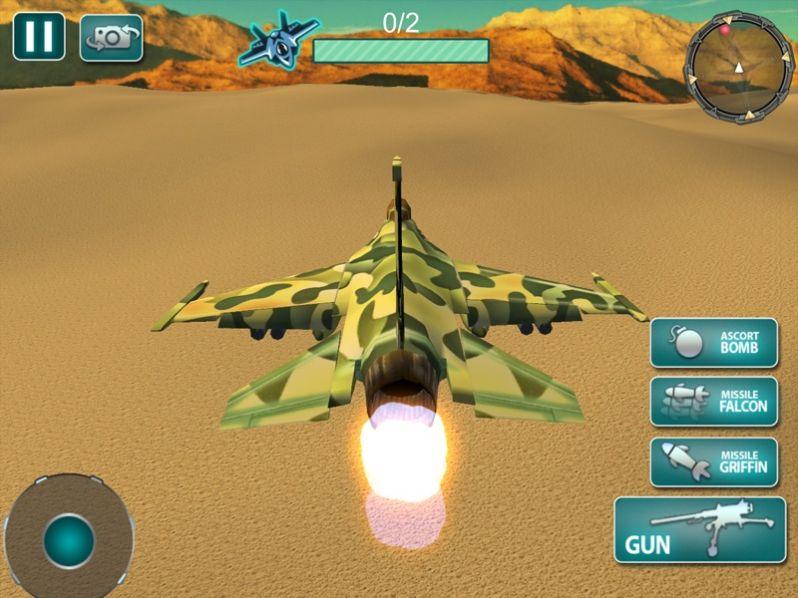Fire the machine gun

[x=699, y=530]
